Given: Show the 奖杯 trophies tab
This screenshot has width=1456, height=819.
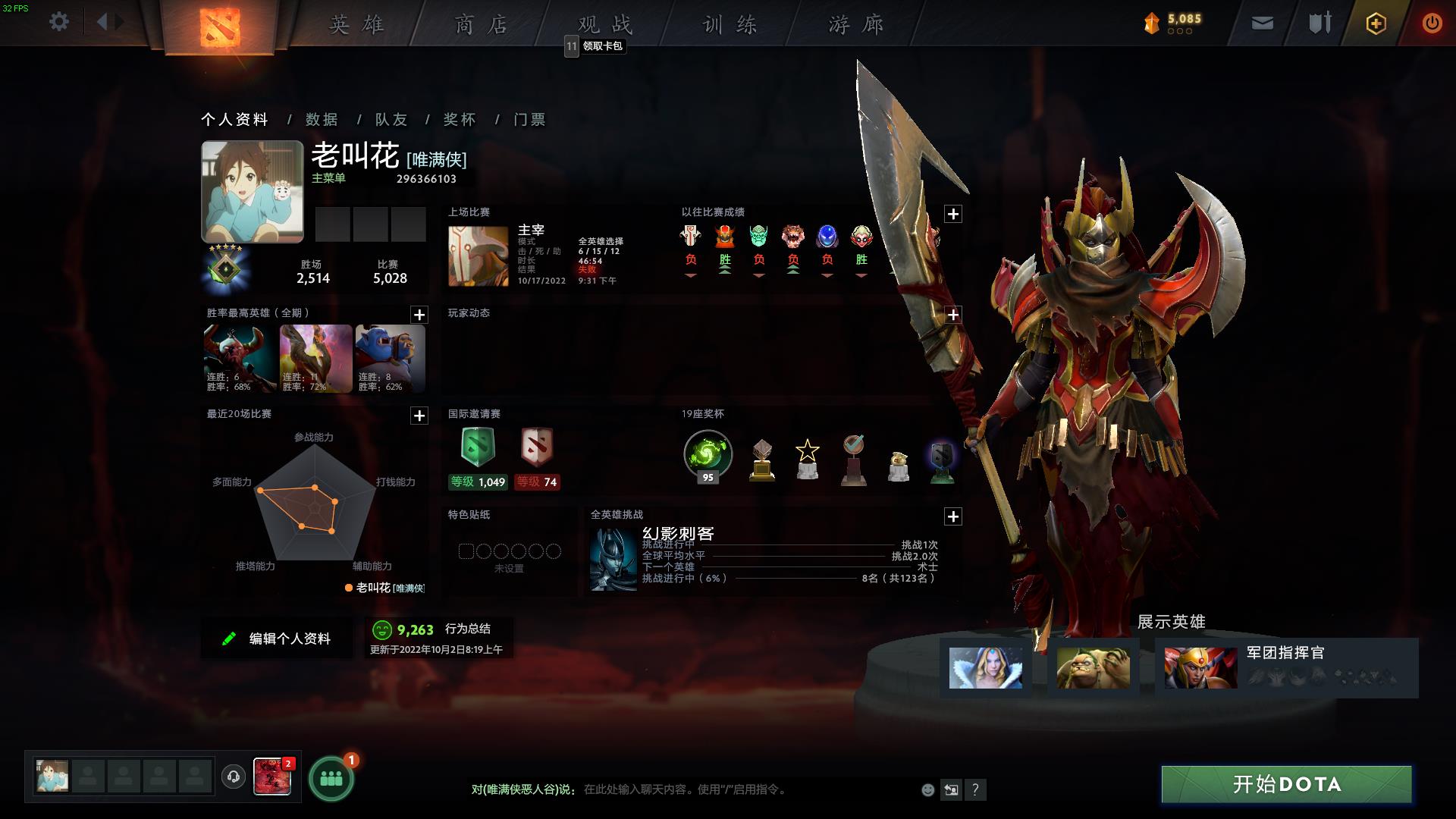Looking at the screenshot, I should click(460, 120).
